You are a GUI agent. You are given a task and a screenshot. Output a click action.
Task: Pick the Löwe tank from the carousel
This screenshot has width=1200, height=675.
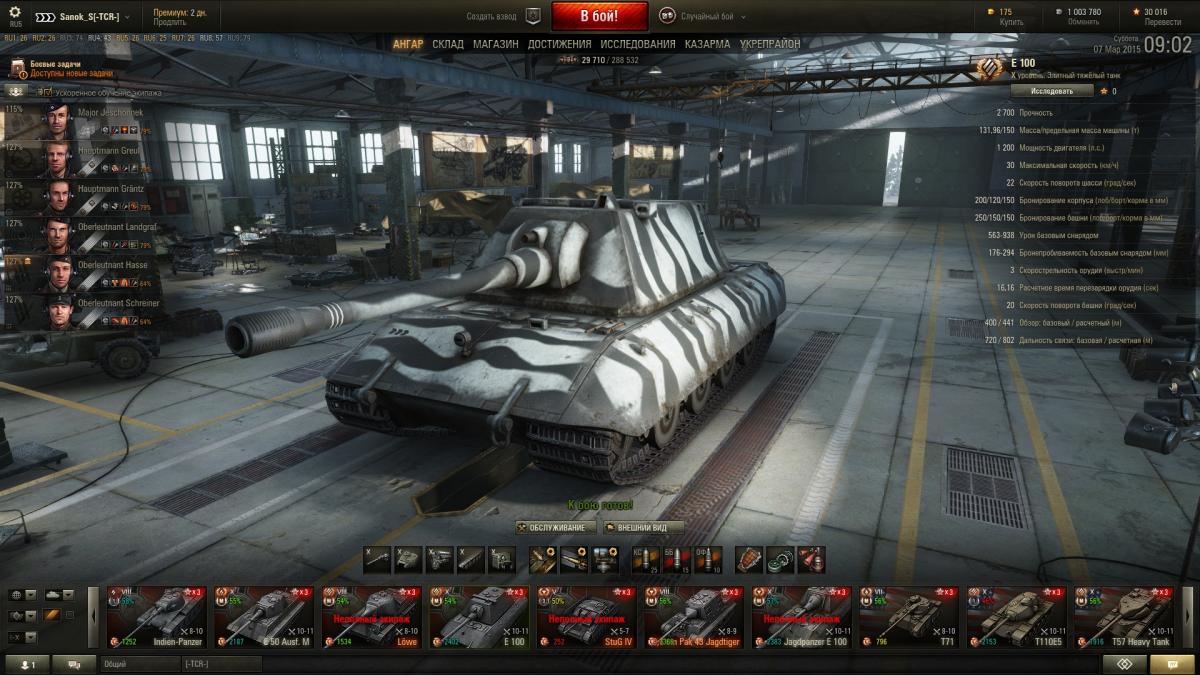[371, 617]
